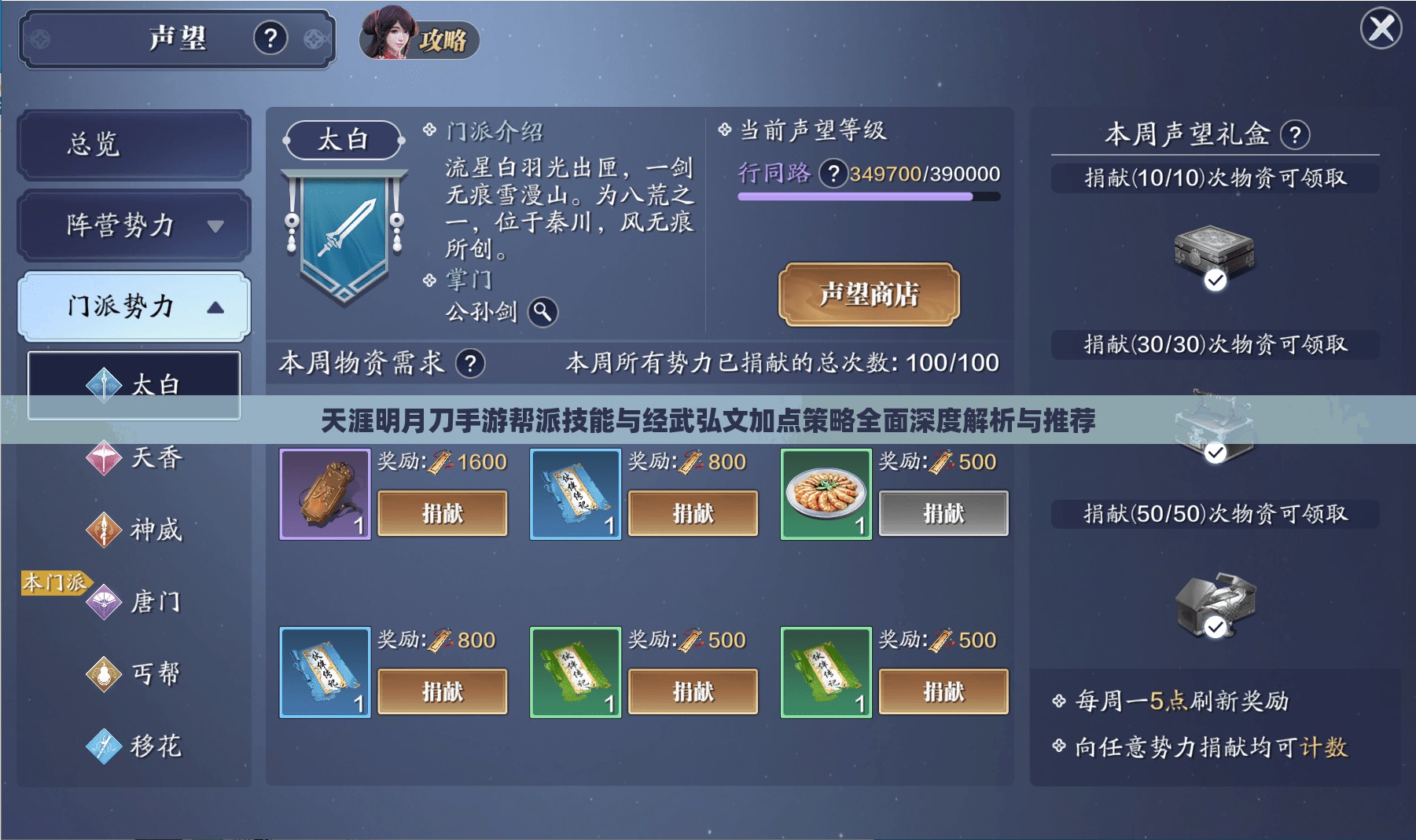
Task: Switch to the 总览 tab
Action: click(134, 144)
